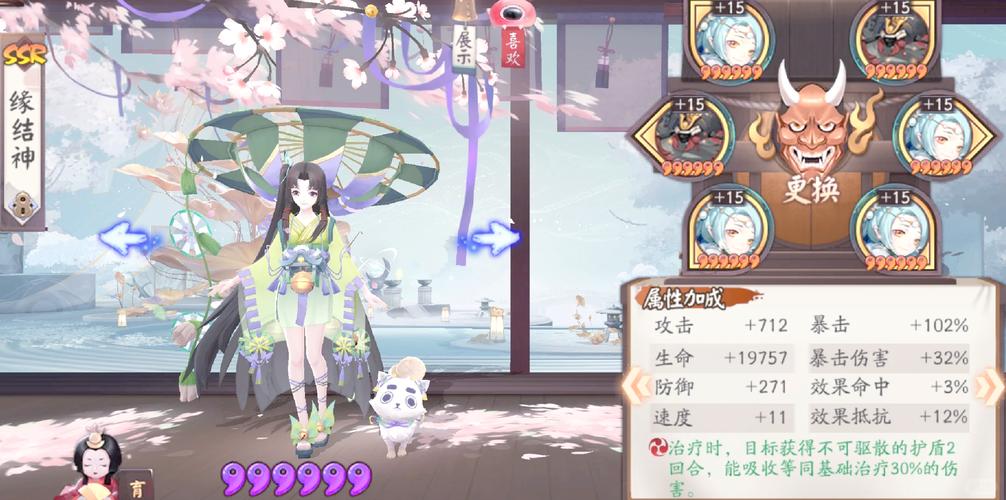The image size is (1006, 500).
Task: Flip attribute panel with orange left arrow
Action: pos(631,385)
